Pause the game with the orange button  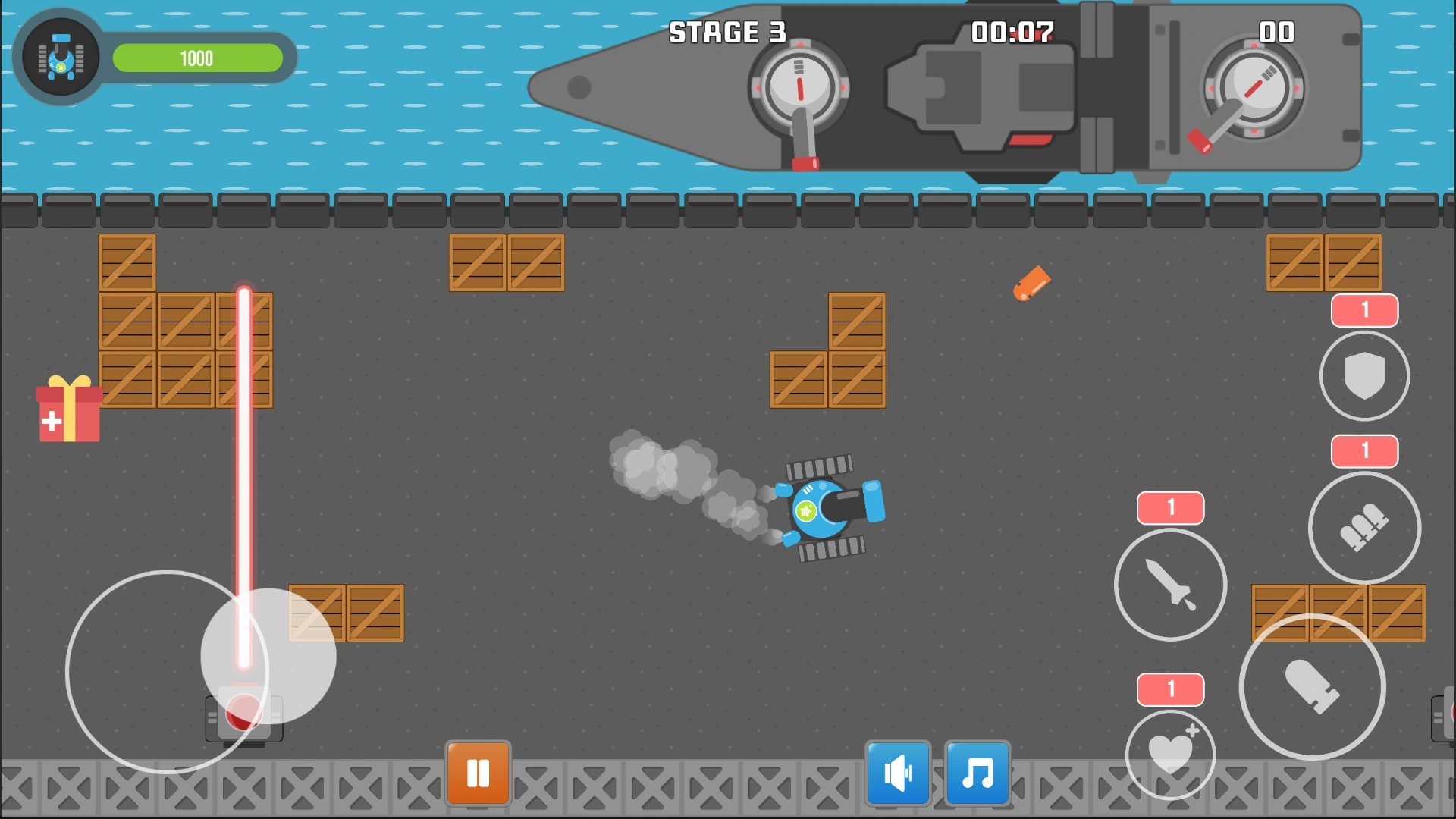(478, 773)
